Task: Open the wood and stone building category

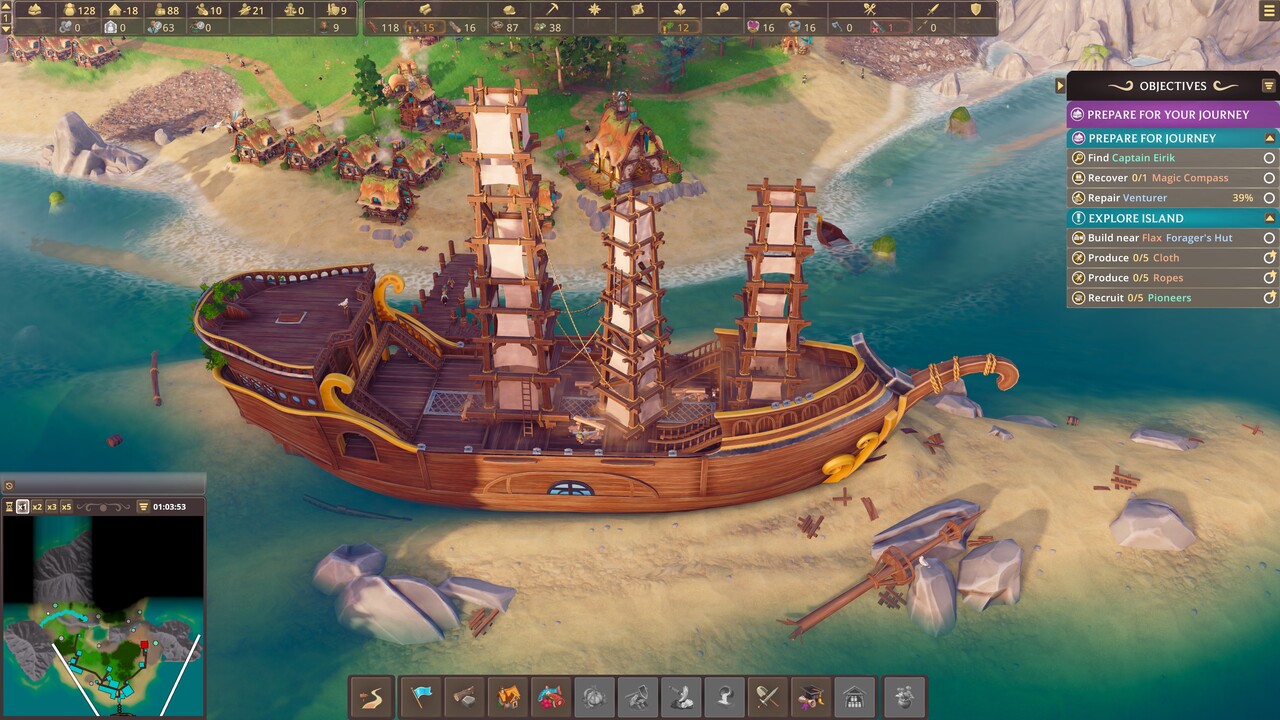Action: pos(464,696)
